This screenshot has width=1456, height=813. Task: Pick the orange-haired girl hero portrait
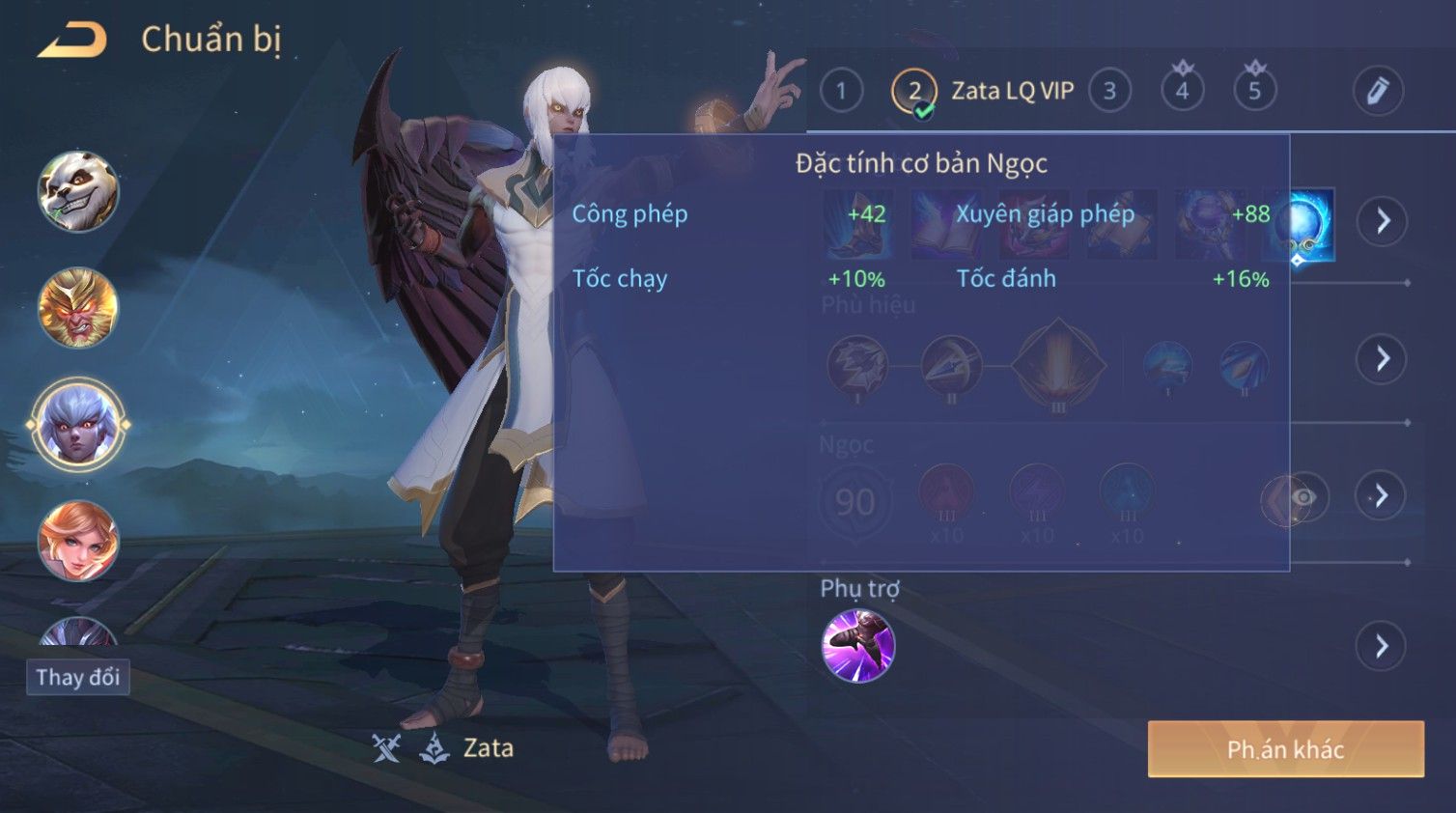pos(78,541)
